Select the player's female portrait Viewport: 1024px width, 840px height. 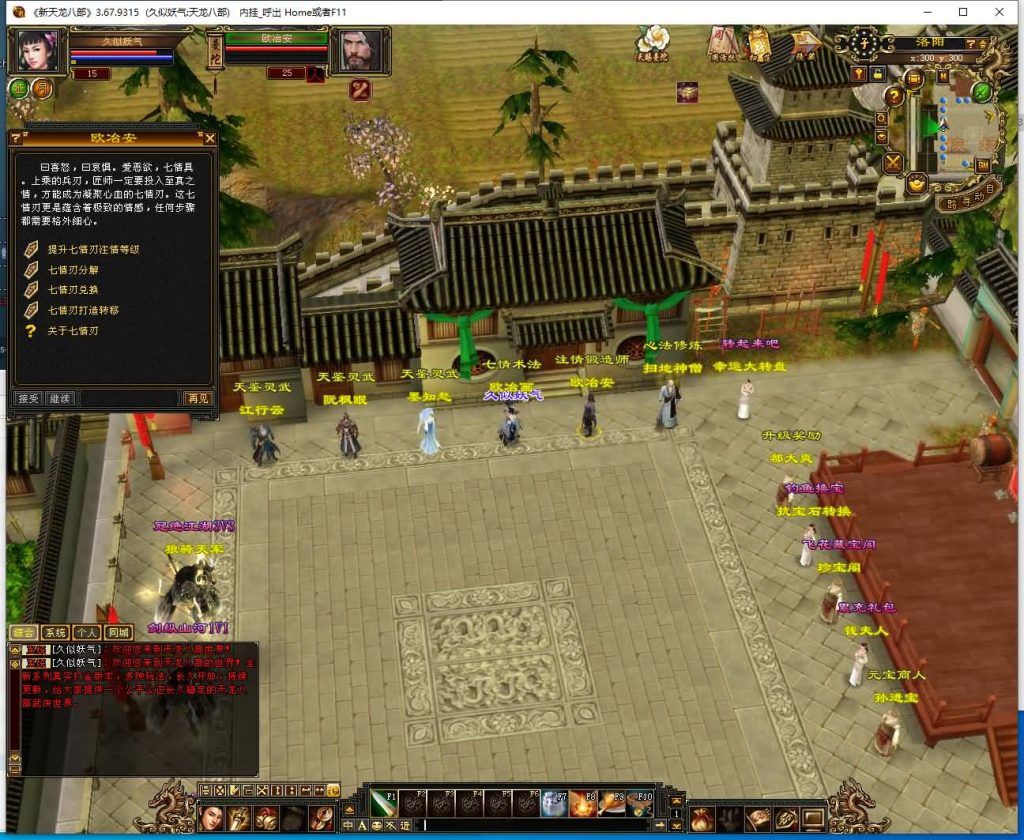pyautogui.click(x=37, y=51)
